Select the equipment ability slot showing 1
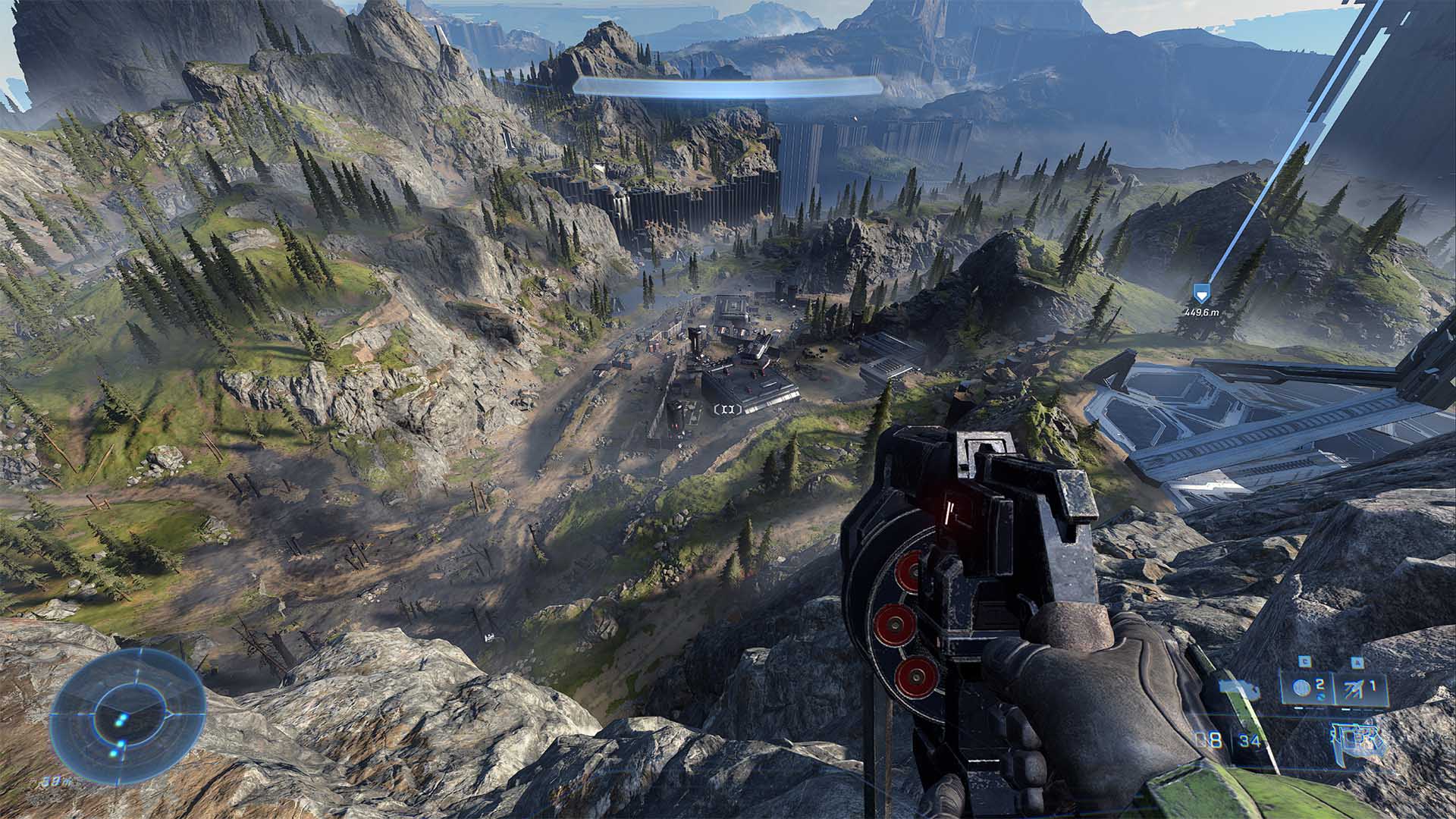Screen dimensions: 1456x819 (1360, 689)
